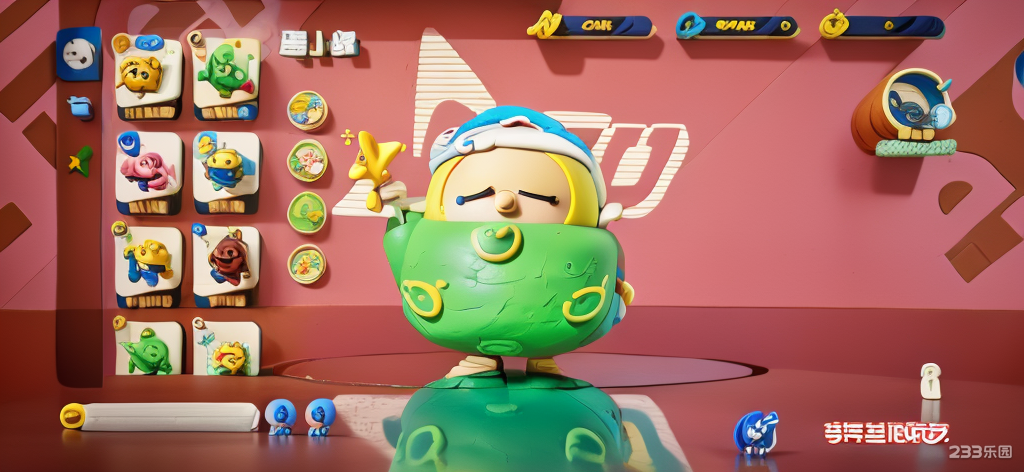Click the blue-ring currency bar
Image resolution: width=1024 pixels, height=472 pixels.
738,26
